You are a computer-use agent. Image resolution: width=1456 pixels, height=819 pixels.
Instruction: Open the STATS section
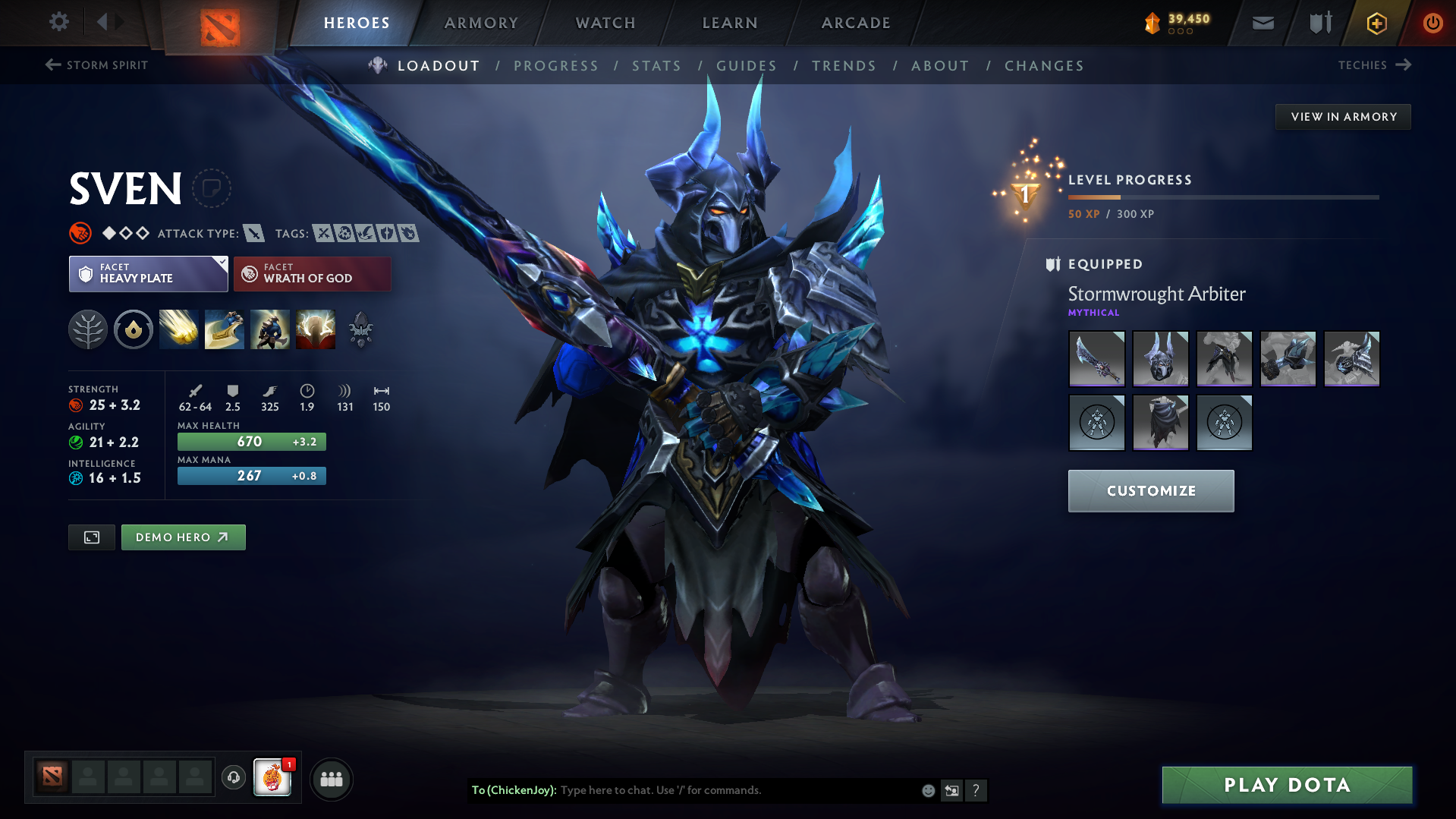[x=656, y=65]
